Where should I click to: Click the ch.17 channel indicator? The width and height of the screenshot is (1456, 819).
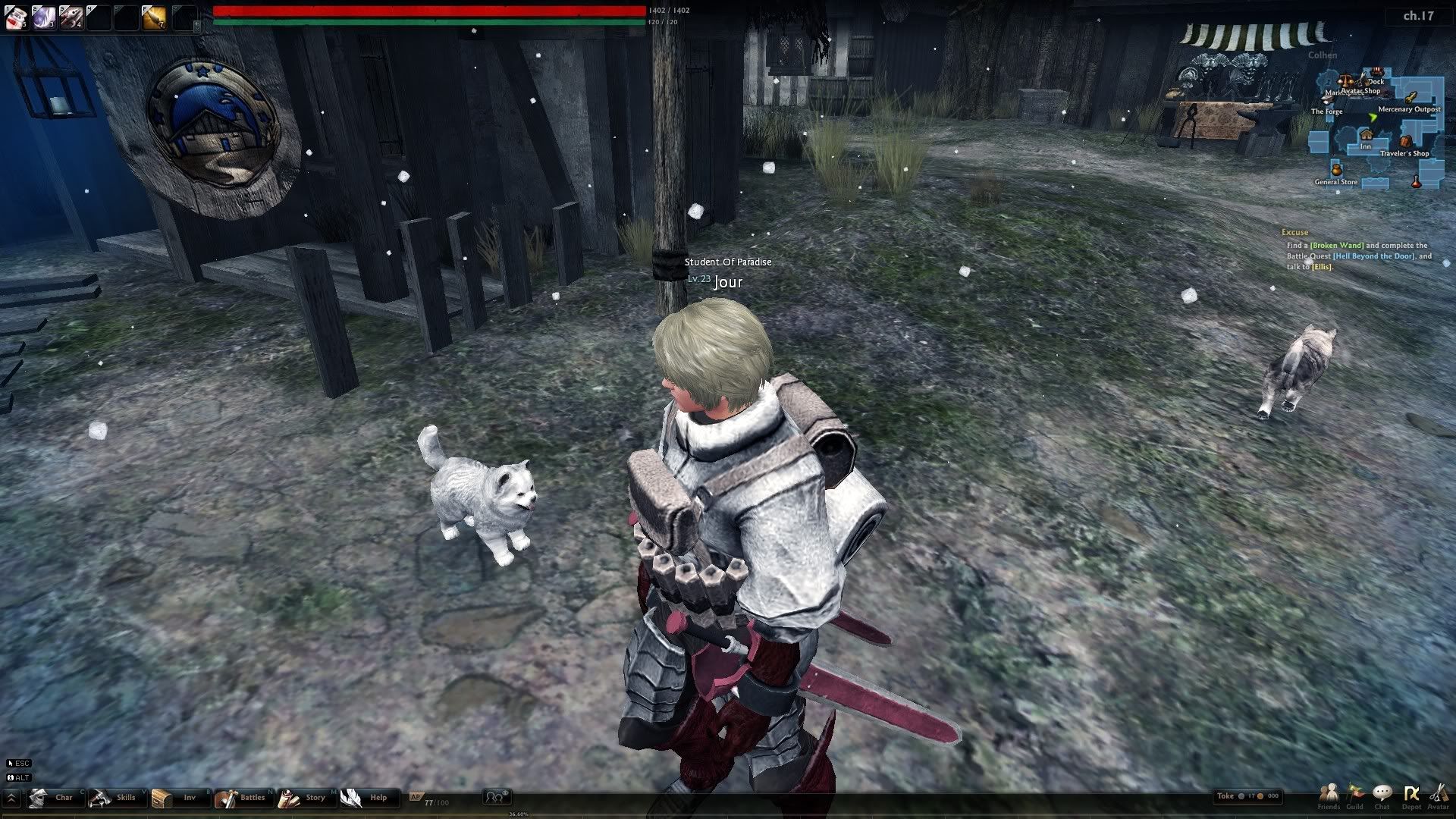1418,15
